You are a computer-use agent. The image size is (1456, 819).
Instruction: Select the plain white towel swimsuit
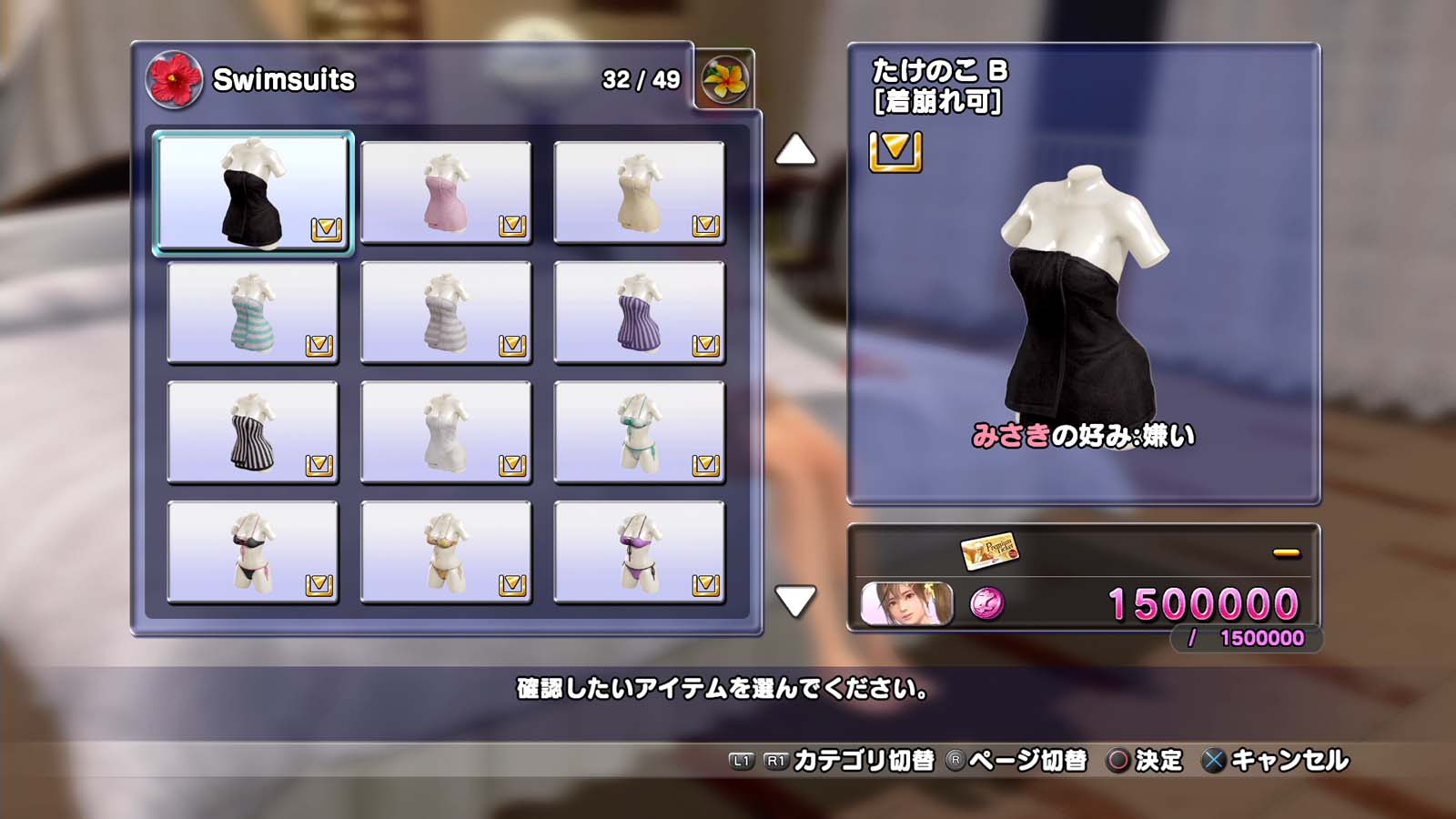coord(446,432)
